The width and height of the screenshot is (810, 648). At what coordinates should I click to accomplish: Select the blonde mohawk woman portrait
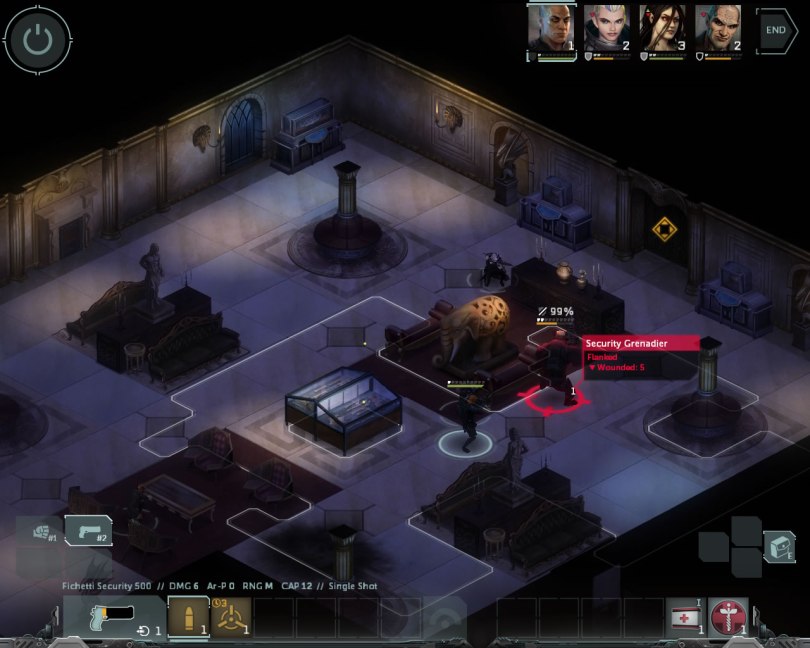coord(607,28)
